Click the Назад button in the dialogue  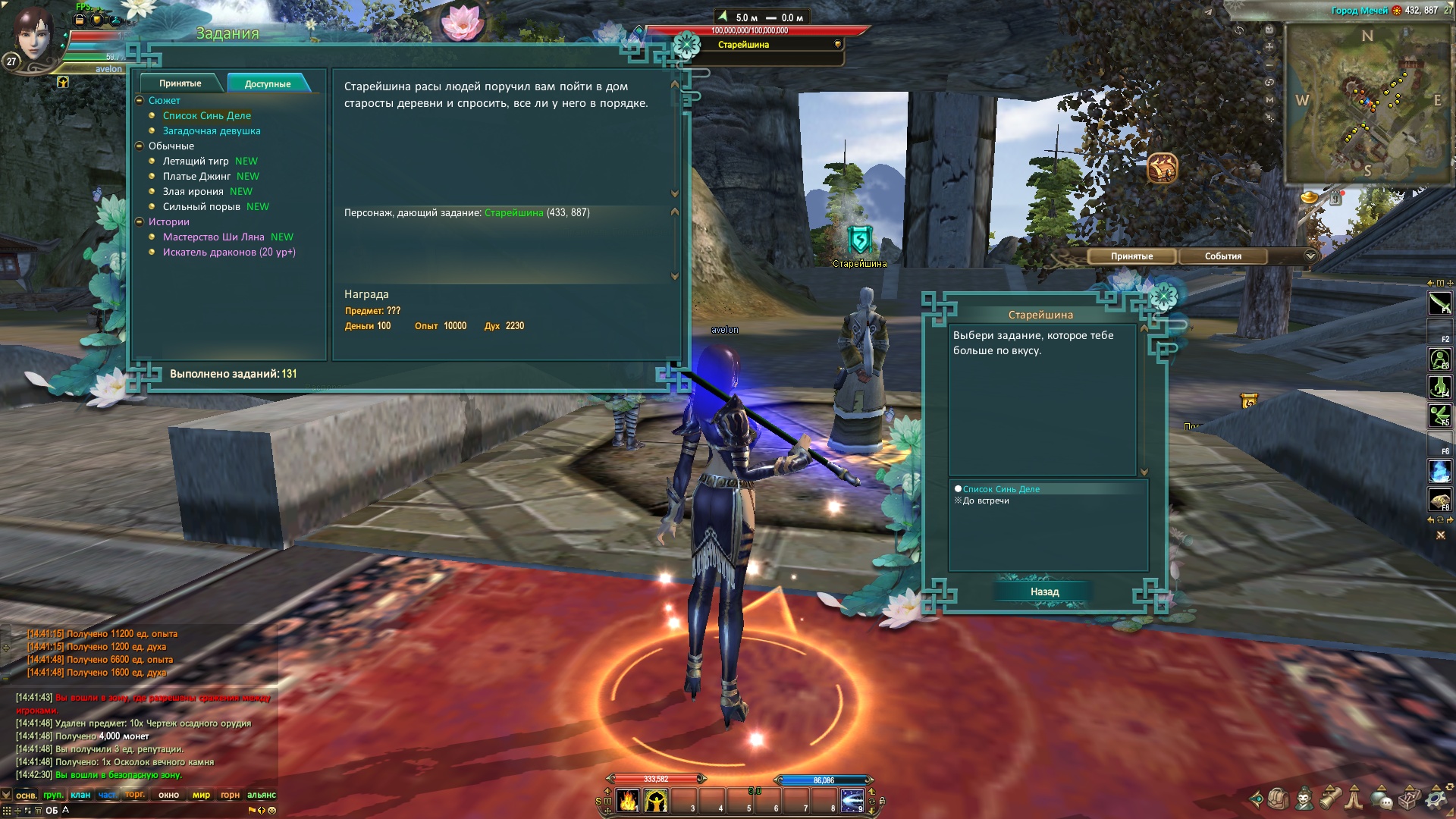(1044, 592)
